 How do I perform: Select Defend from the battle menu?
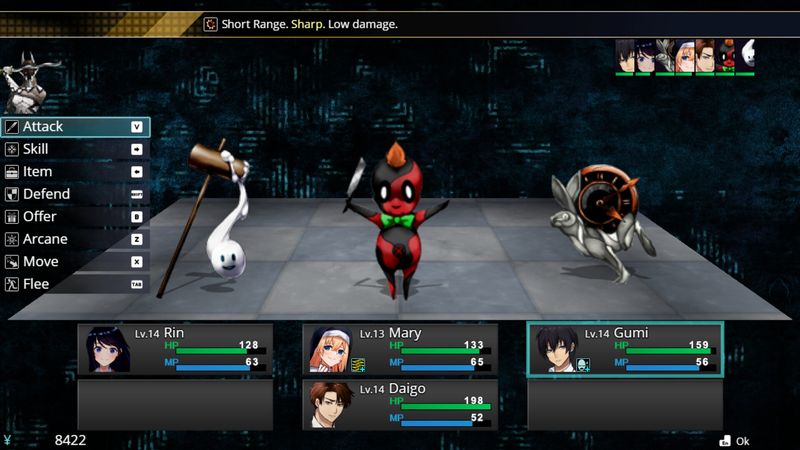[75, 194]
